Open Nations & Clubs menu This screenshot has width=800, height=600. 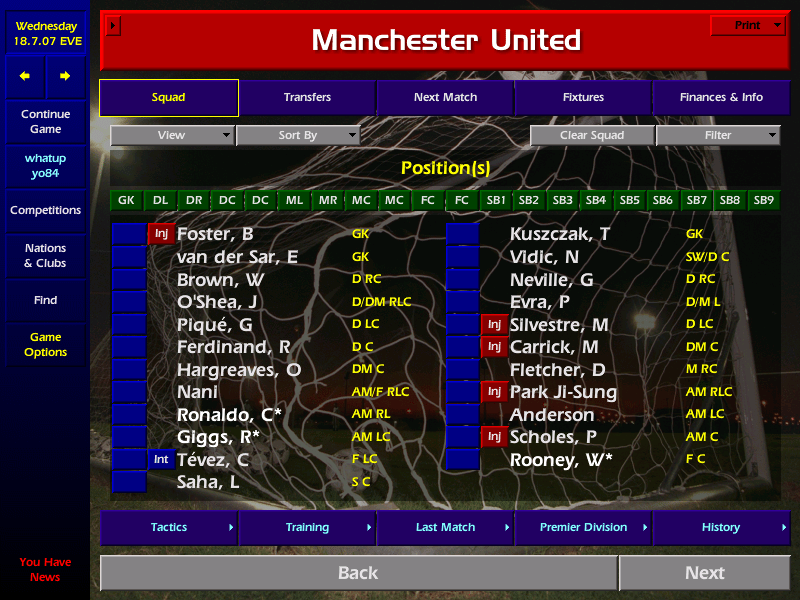[45, 256]
